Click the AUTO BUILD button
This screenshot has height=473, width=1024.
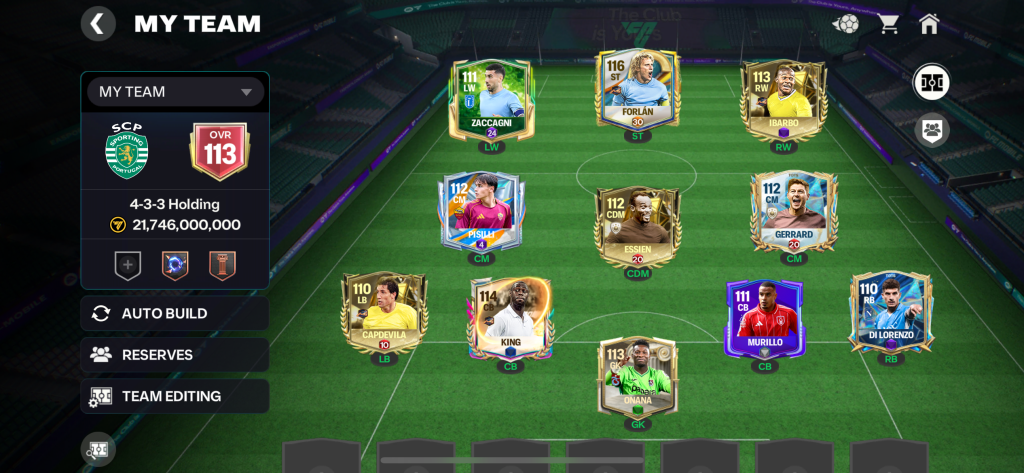pyautogui.click(x=175, y=313)
